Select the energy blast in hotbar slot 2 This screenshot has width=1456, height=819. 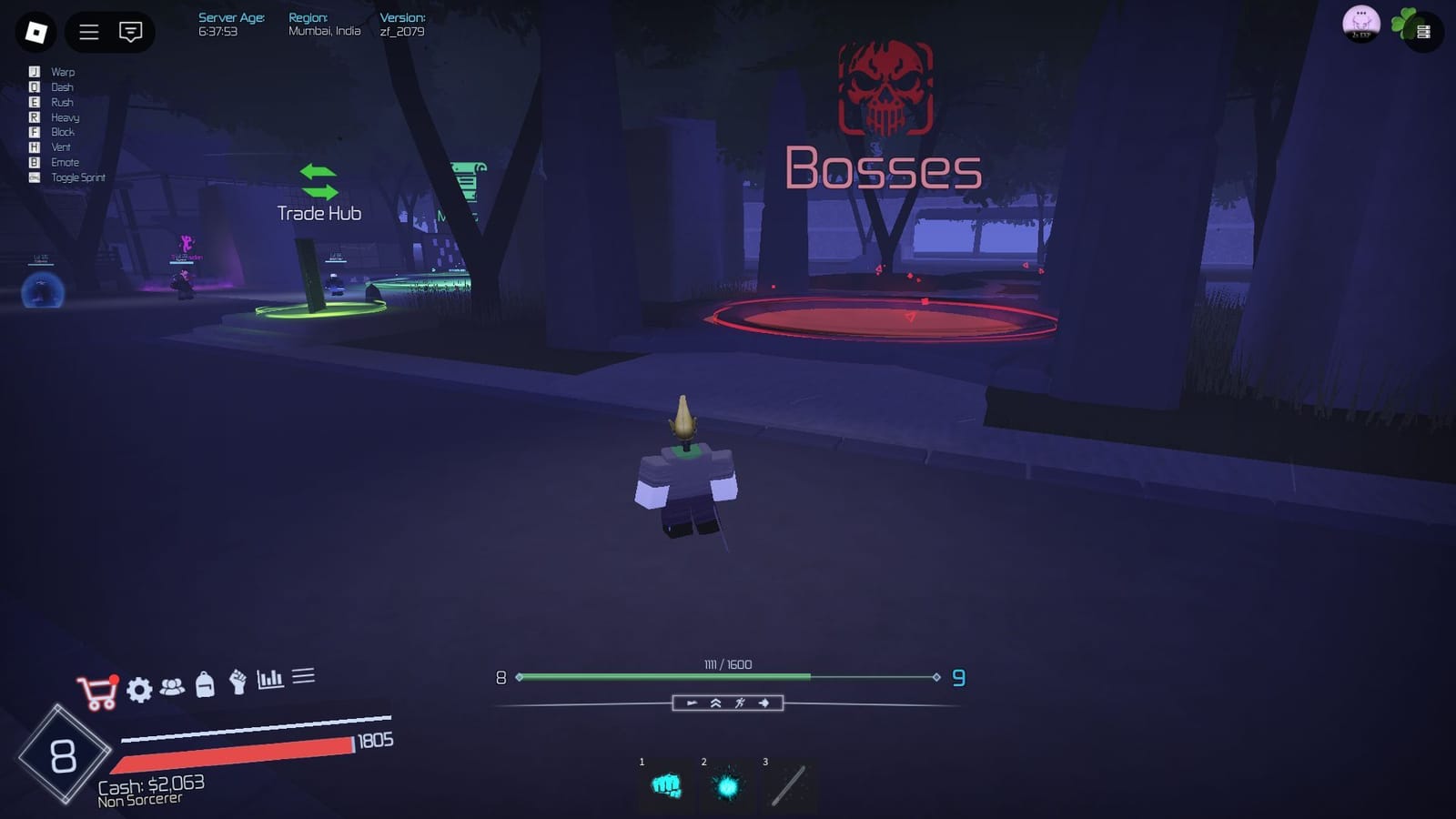click(x=727, y=790)
